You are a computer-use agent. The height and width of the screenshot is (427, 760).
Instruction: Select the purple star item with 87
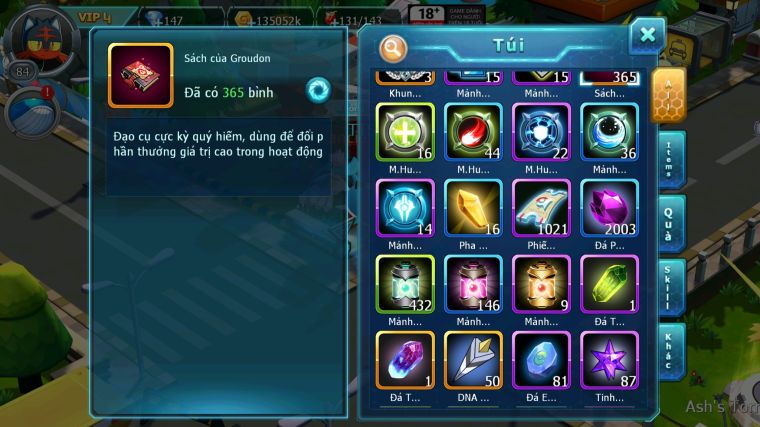609,359
